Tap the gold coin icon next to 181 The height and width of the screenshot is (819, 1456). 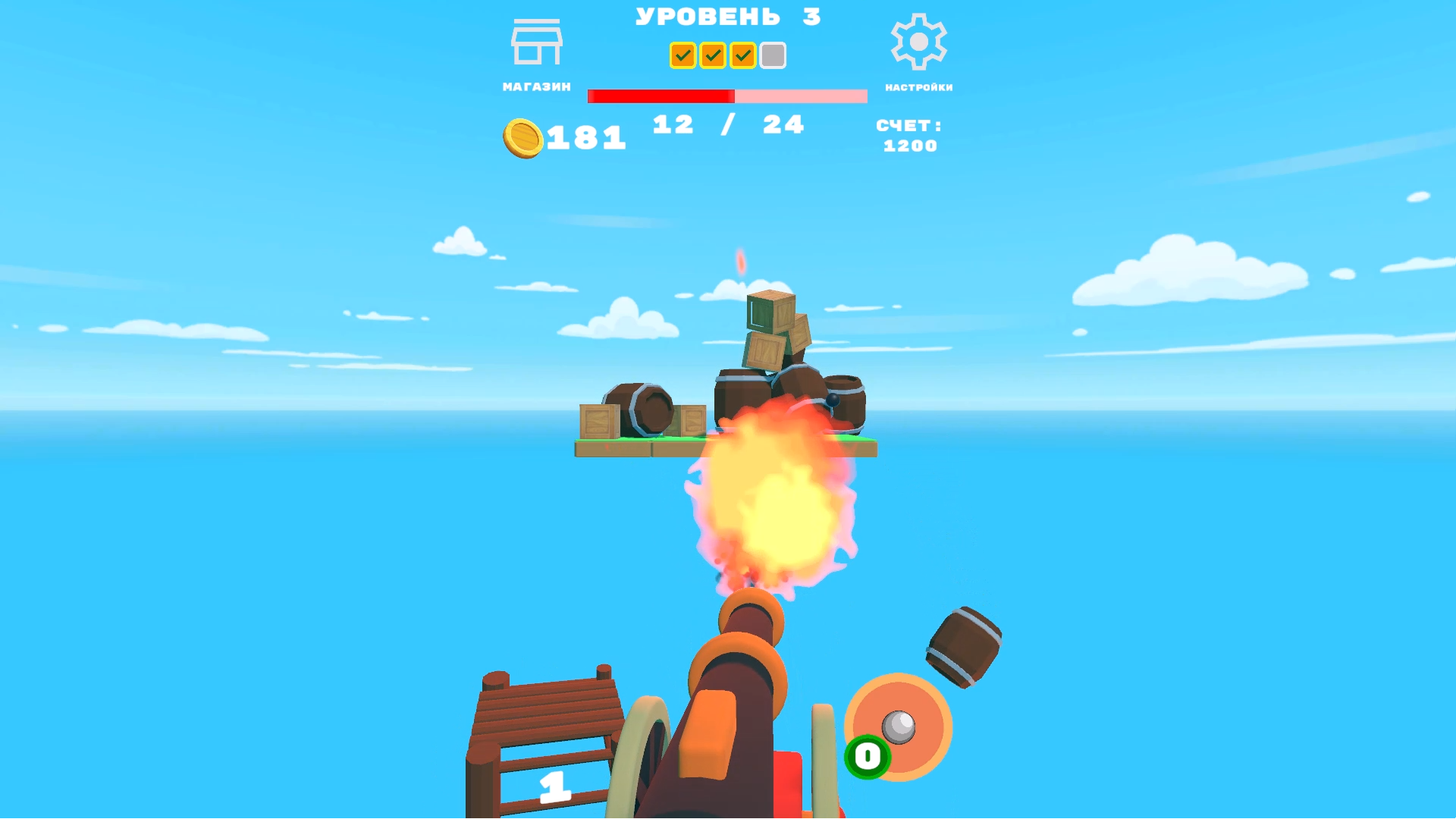pos(523,136)
